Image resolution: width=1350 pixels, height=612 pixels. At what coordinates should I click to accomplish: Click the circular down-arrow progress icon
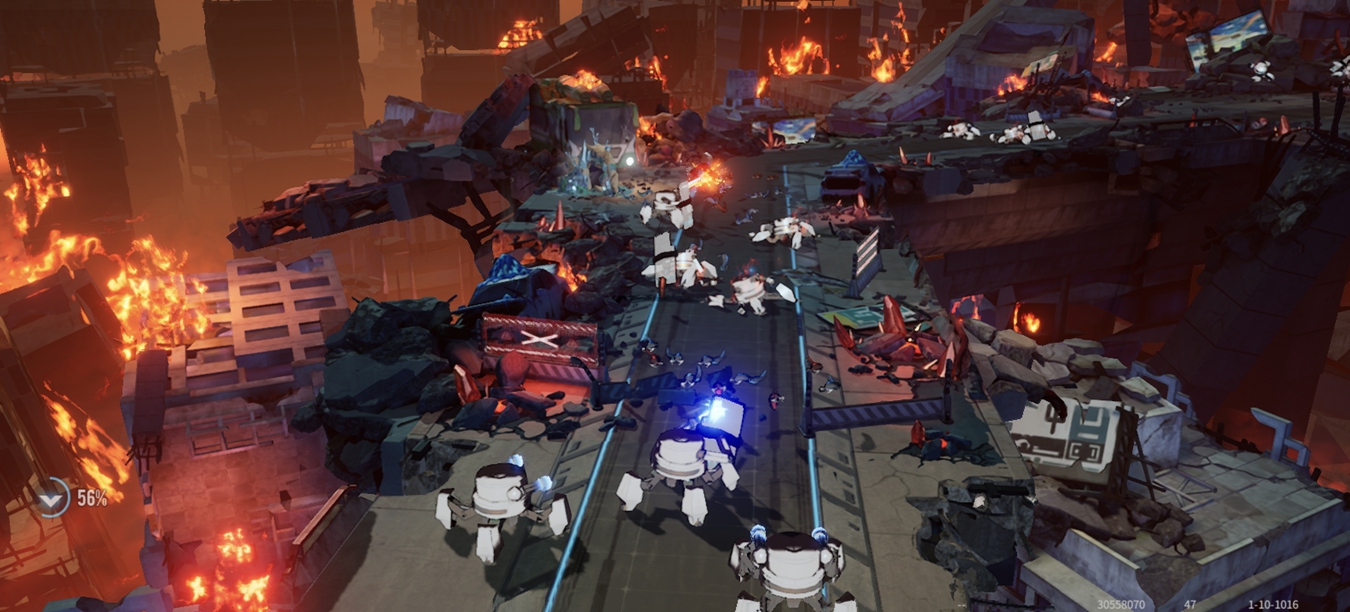pyautogui.click(x=51, y=497)
